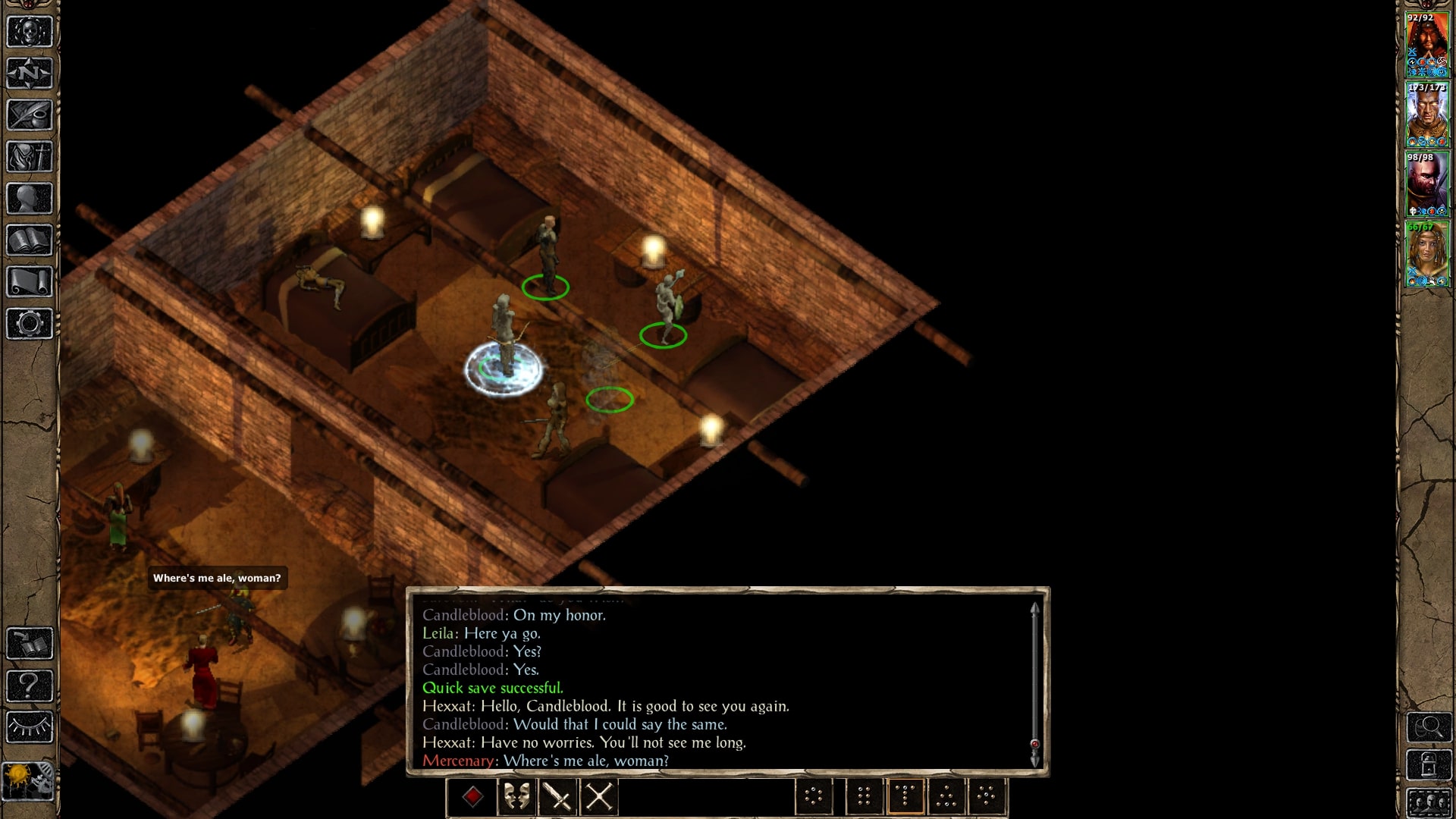This screenshot has height=819, width=1456.
Task: Open game options via the gear icon
Action: pyautogui.click(x=30, y=324)
